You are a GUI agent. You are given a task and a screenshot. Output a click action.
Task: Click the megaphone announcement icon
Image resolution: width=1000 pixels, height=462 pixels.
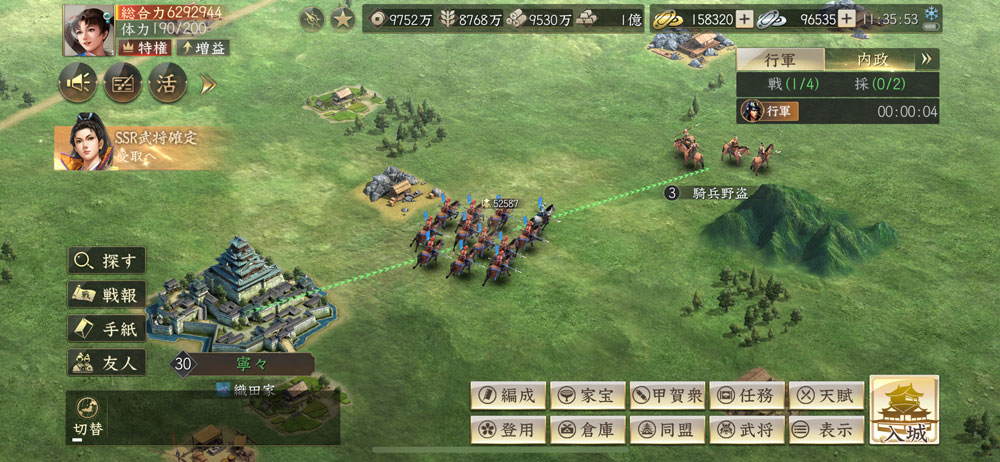coord(78,83)
